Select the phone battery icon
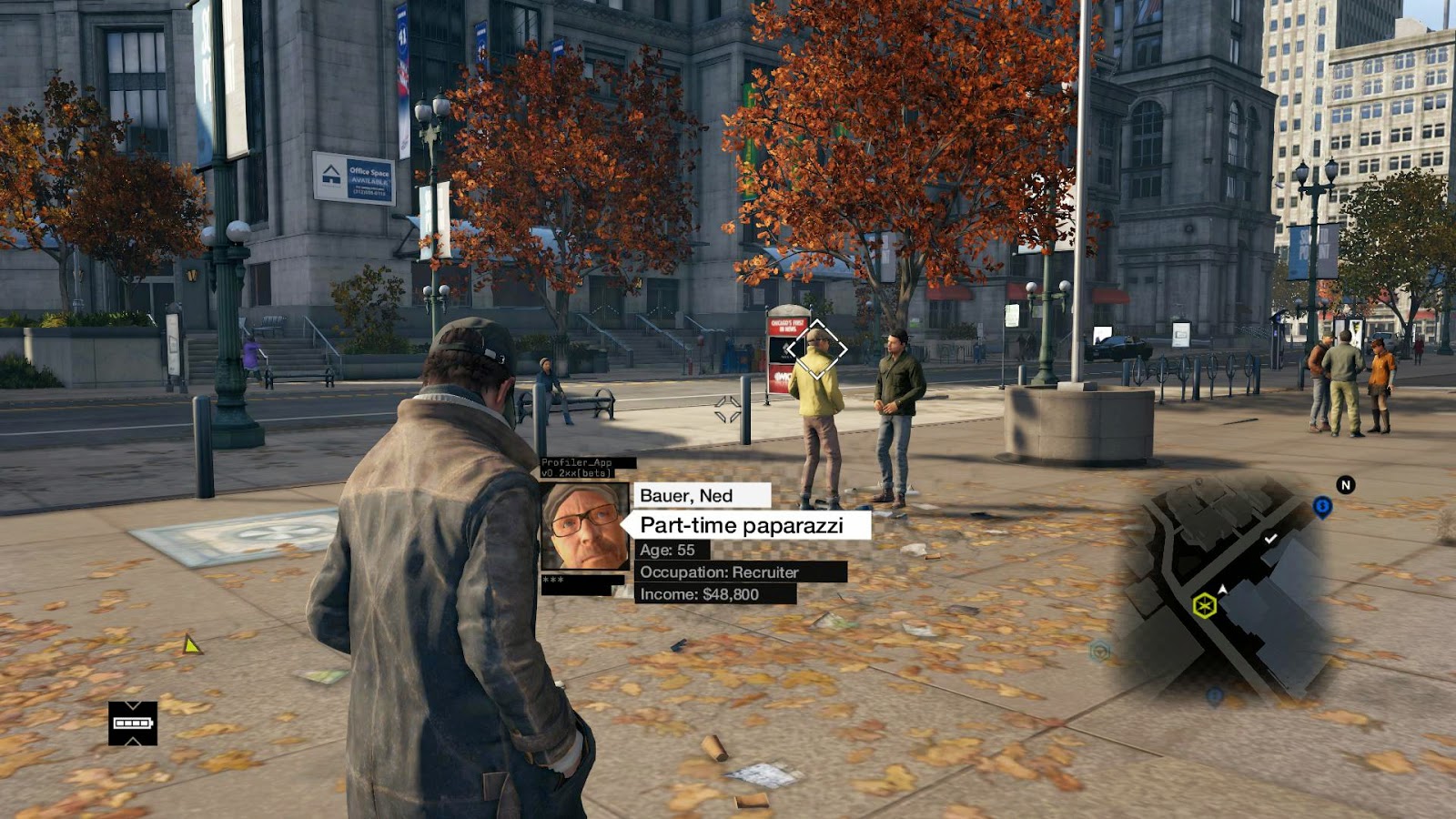This screenshot has height=819, width=1456. pyautogui.click(x=133, y=723)
